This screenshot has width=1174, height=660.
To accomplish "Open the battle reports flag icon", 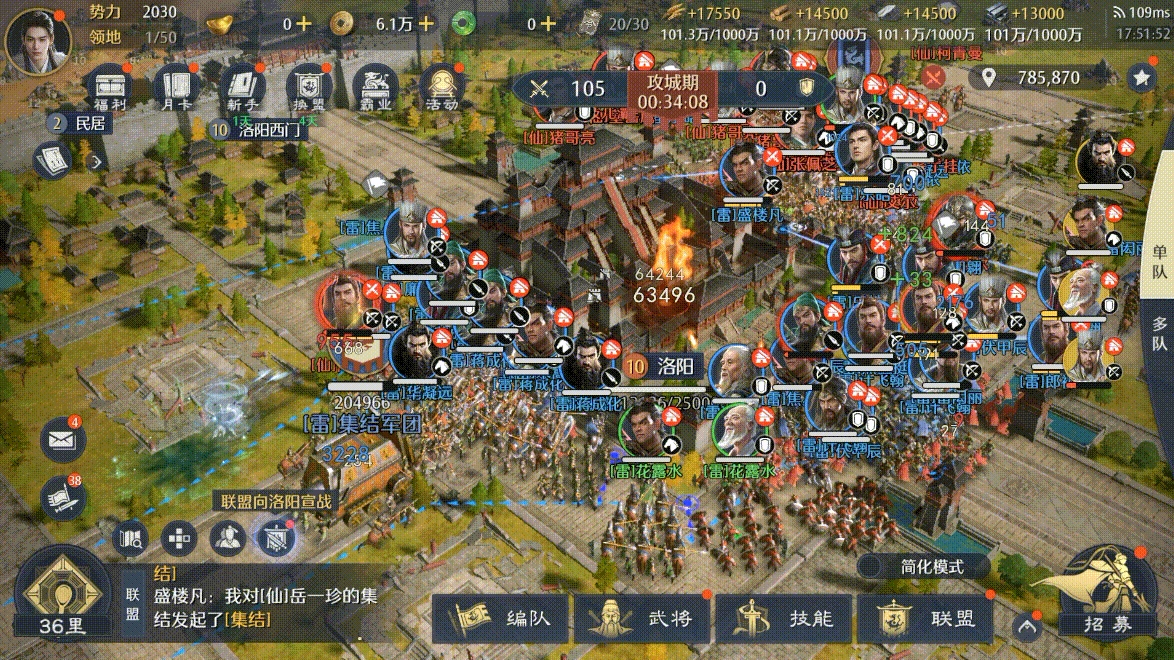I will (61, 497).
